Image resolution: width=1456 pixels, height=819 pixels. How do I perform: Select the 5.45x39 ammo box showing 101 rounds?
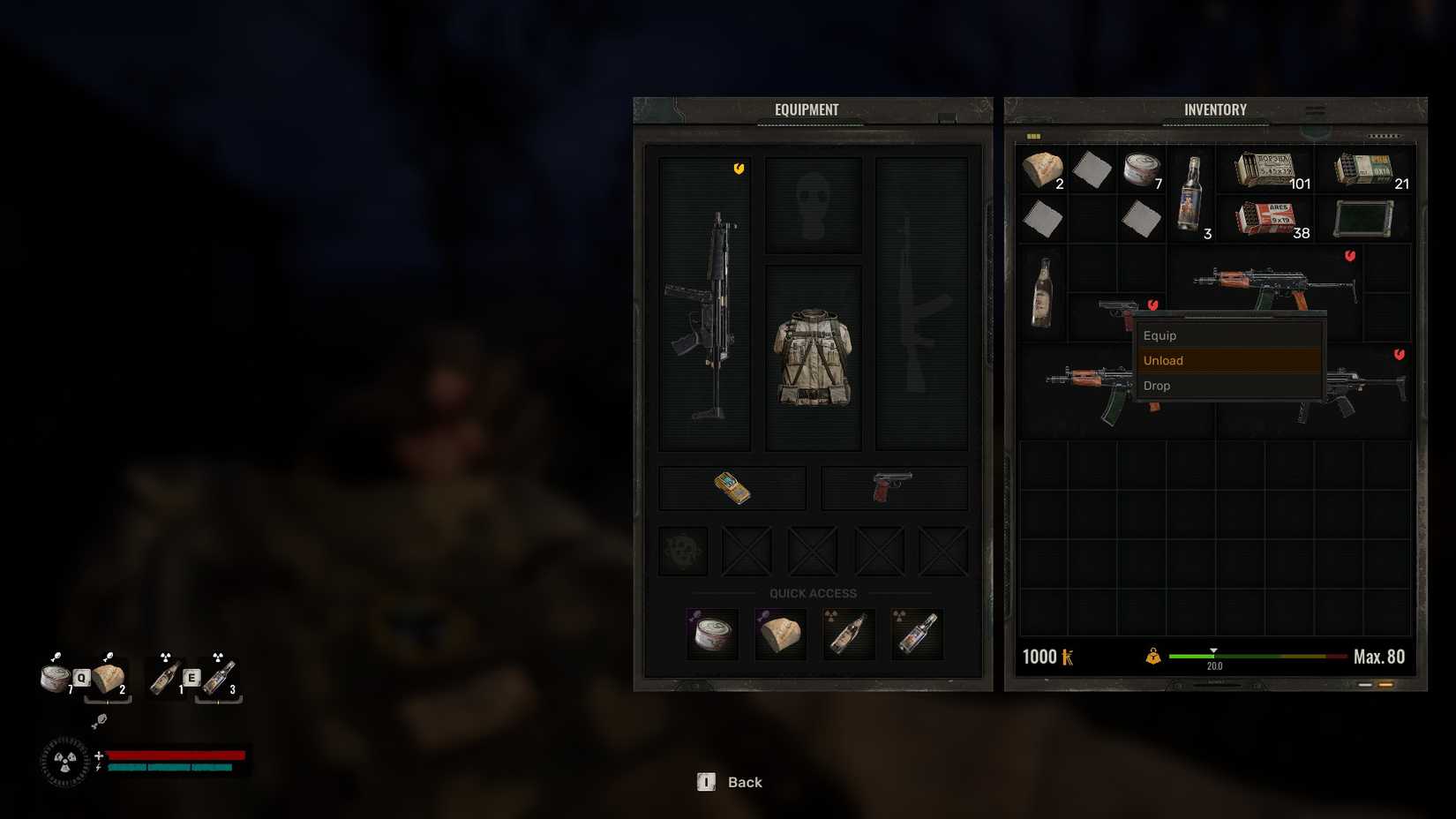pos(1264,170)
